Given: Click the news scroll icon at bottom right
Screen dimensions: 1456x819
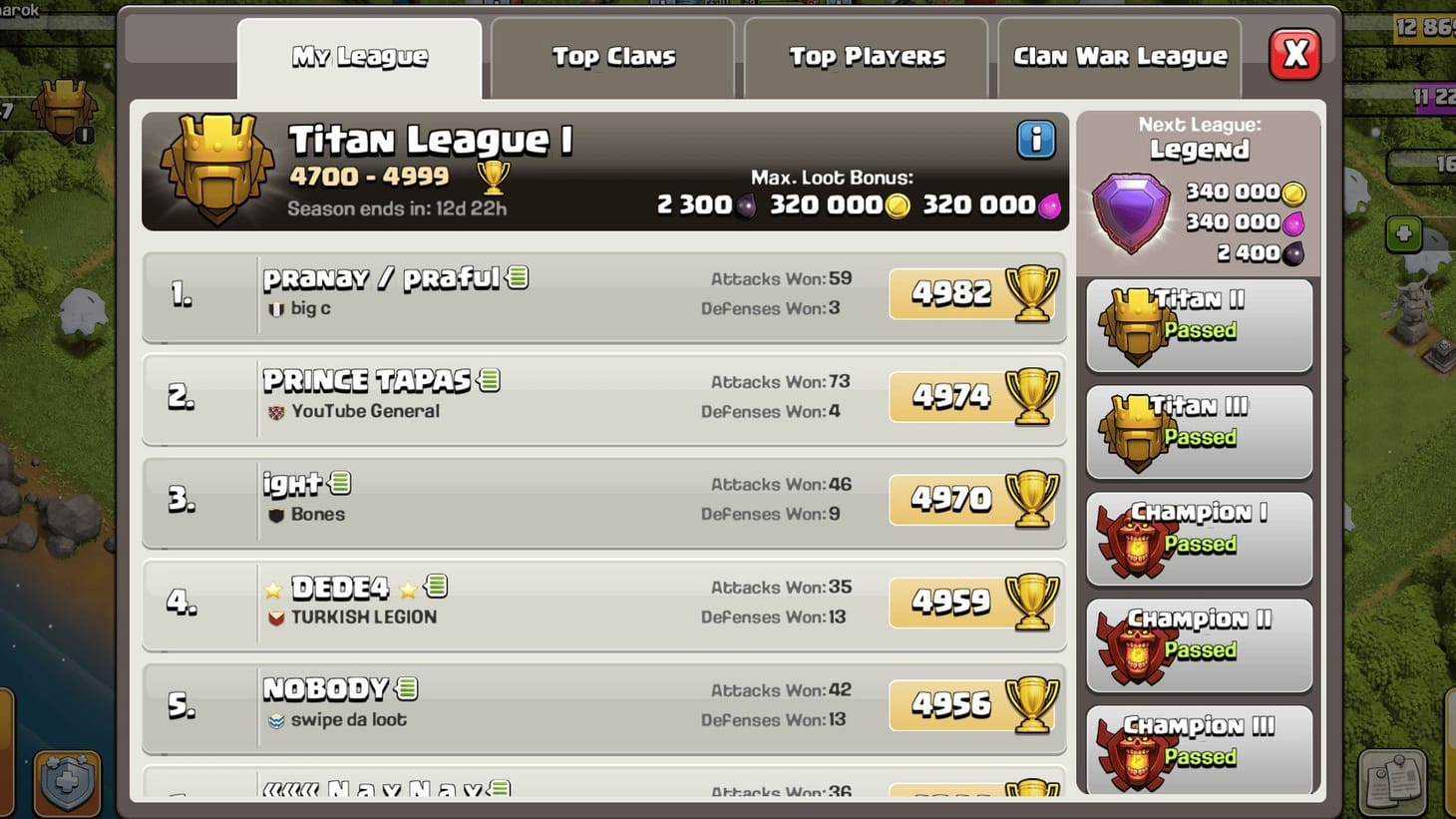Looking at the screenshot, I should pos(1395,784).
